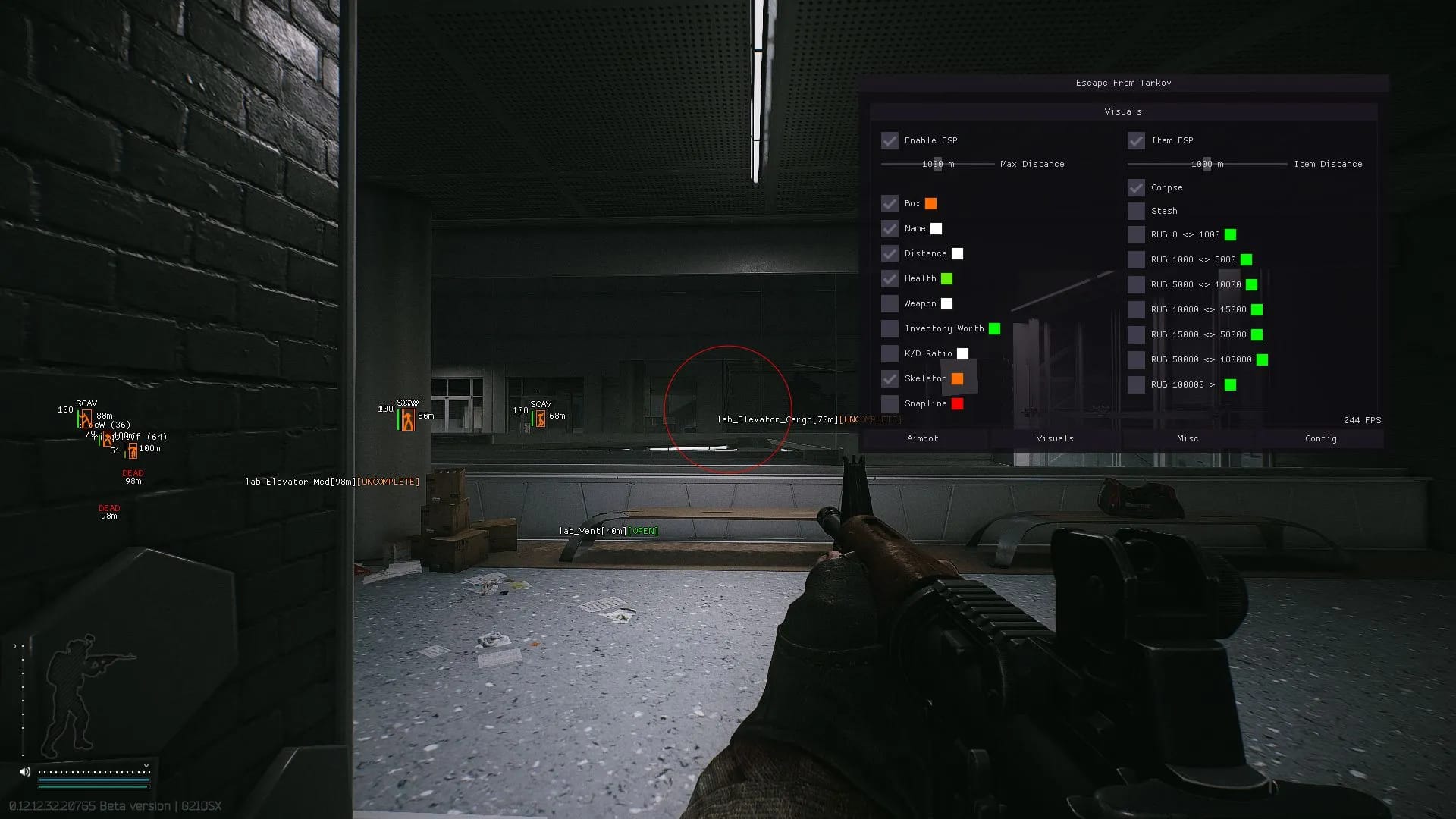Turn on the K/D Ratio checkbox
This screenshot has height=819, width=1456.
point(890,353)
